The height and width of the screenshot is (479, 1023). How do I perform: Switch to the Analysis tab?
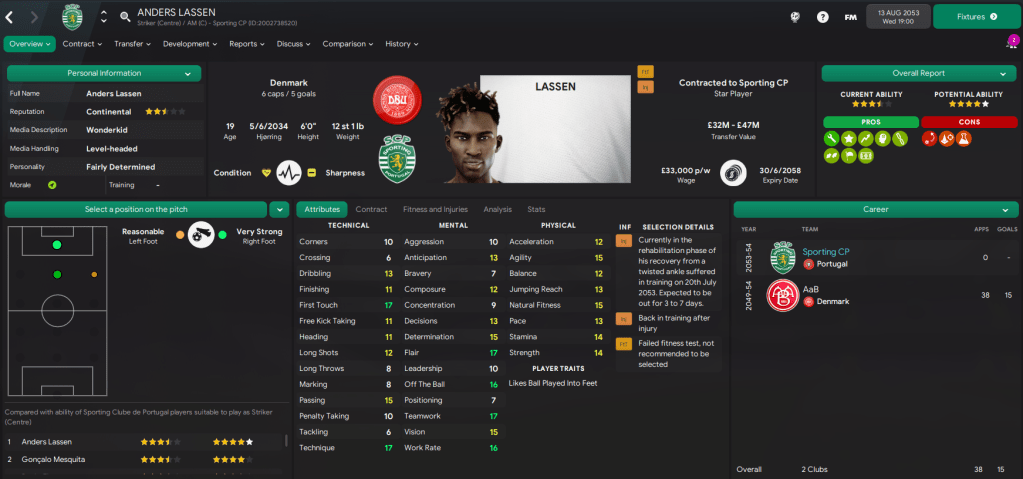(x=497, y=209)
